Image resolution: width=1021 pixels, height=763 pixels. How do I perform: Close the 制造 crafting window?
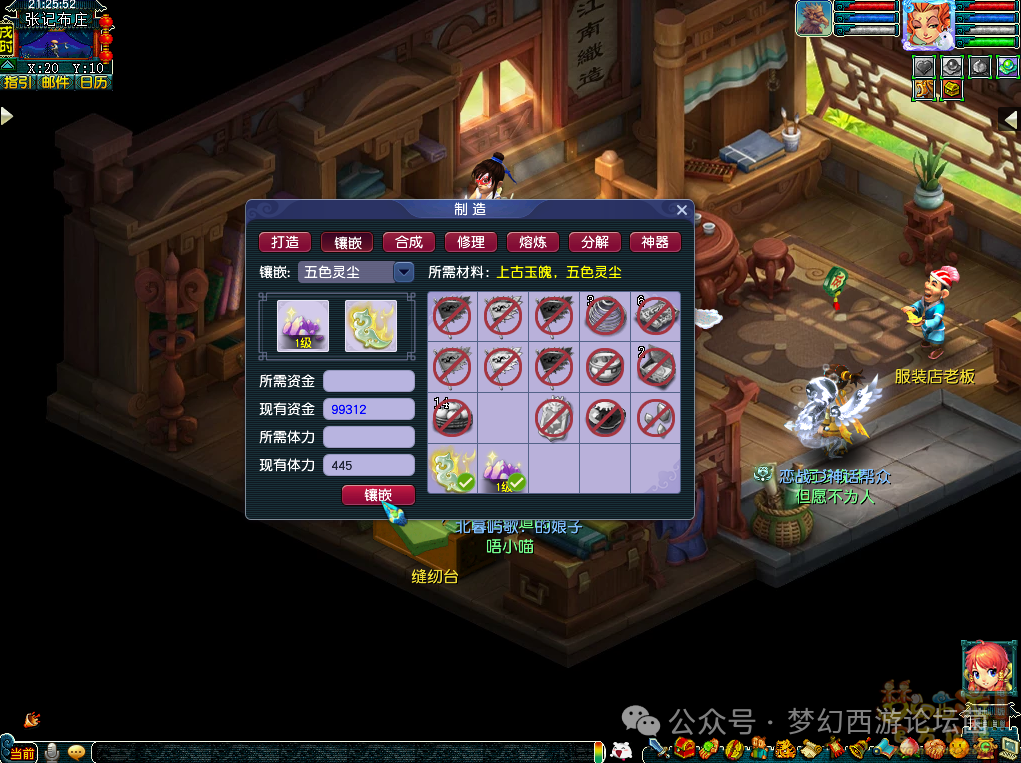click(682, 210)
